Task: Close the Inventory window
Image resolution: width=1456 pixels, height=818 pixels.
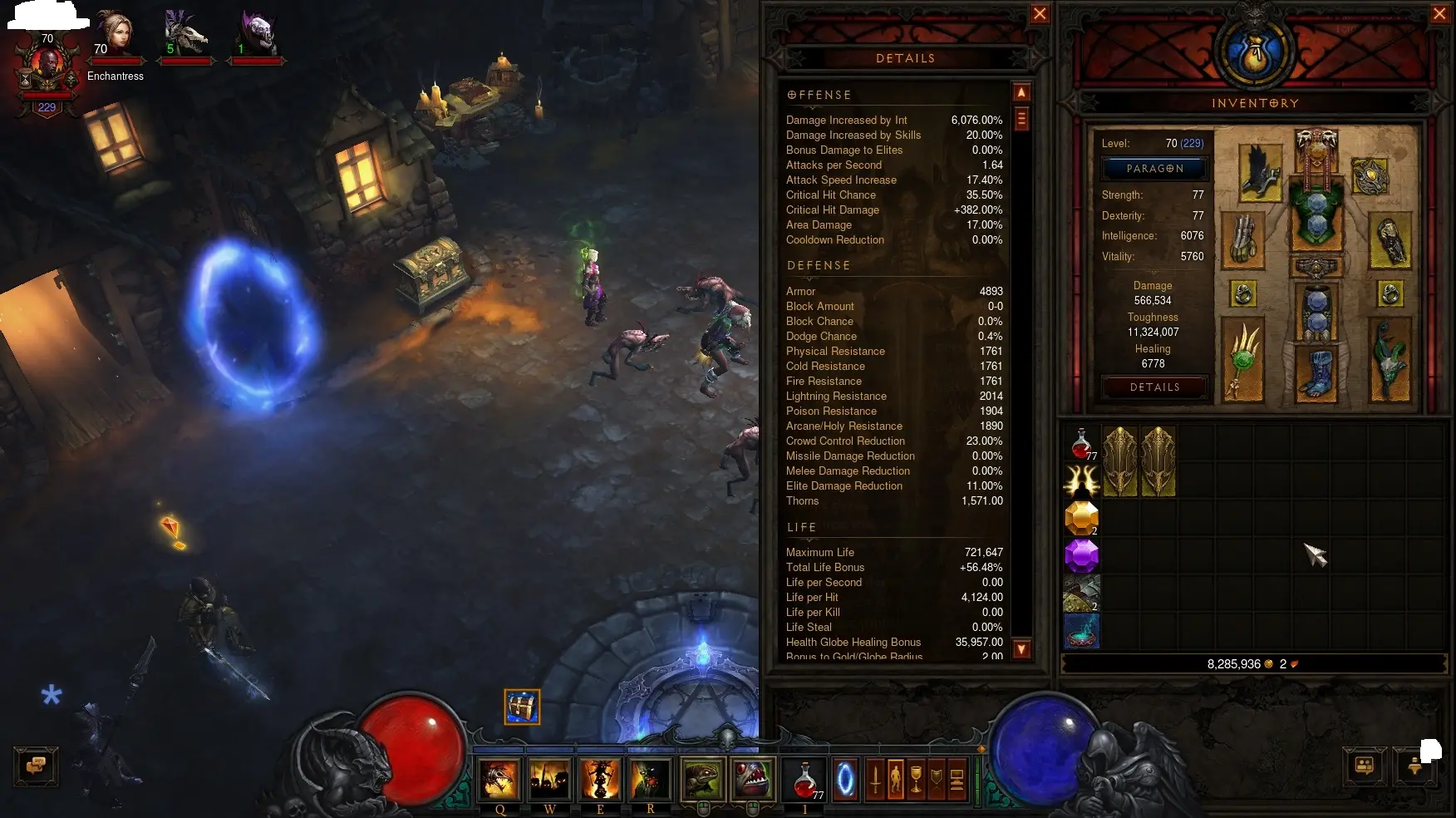Action: [x=1439, y=14]
